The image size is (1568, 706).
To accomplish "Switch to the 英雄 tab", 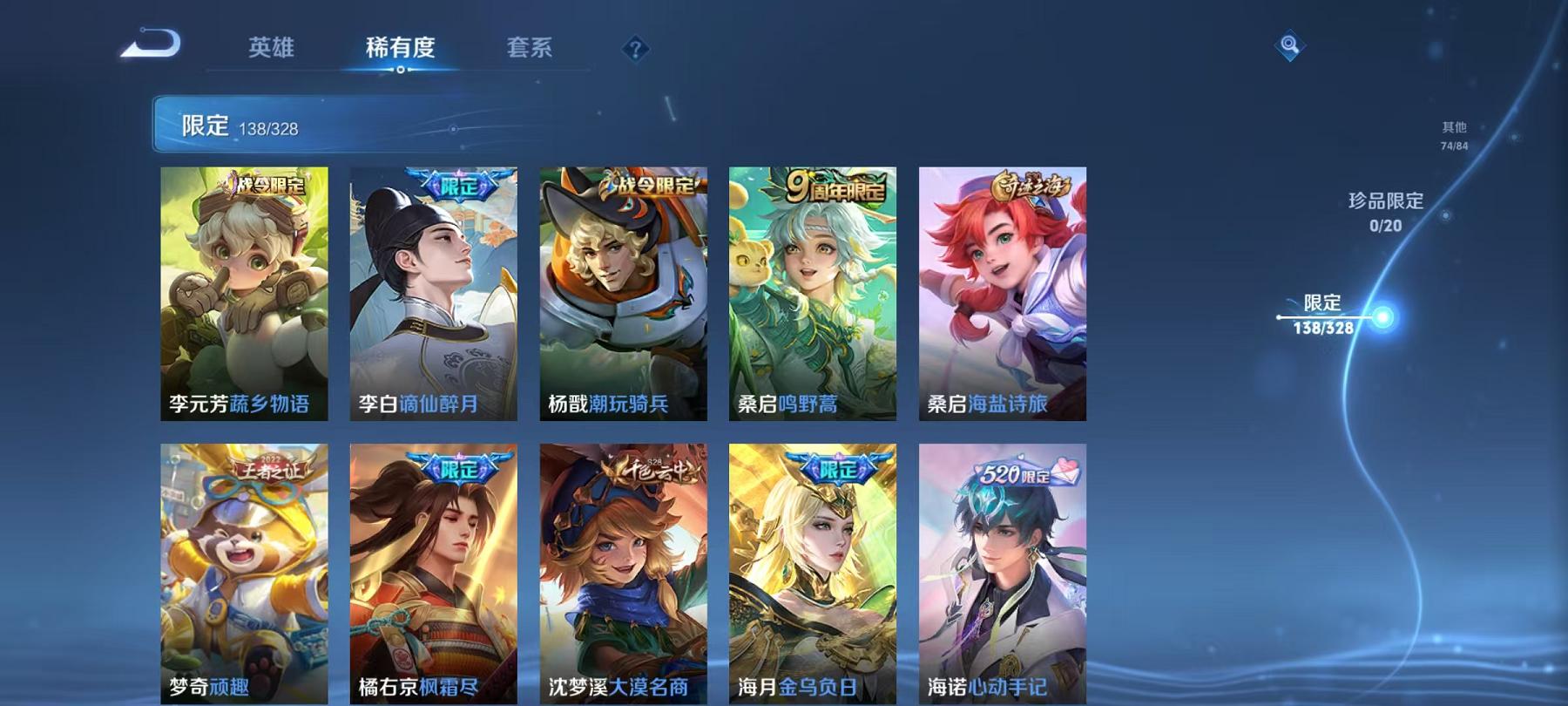I will click(271, 50).
